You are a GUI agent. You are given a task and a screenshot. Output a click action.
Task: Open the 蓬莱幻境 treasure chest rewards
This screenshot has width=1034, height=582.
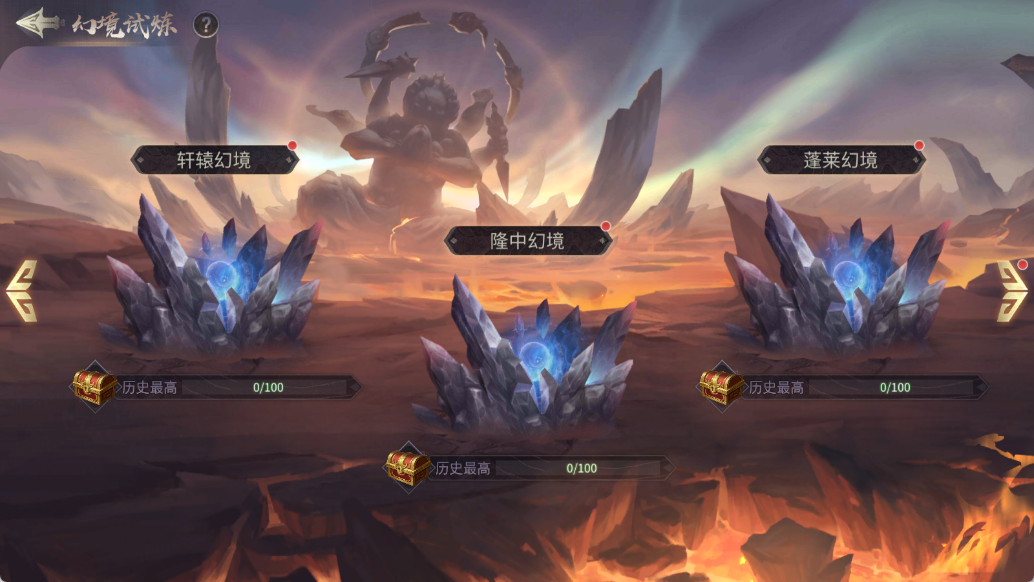tap(721, 387)
